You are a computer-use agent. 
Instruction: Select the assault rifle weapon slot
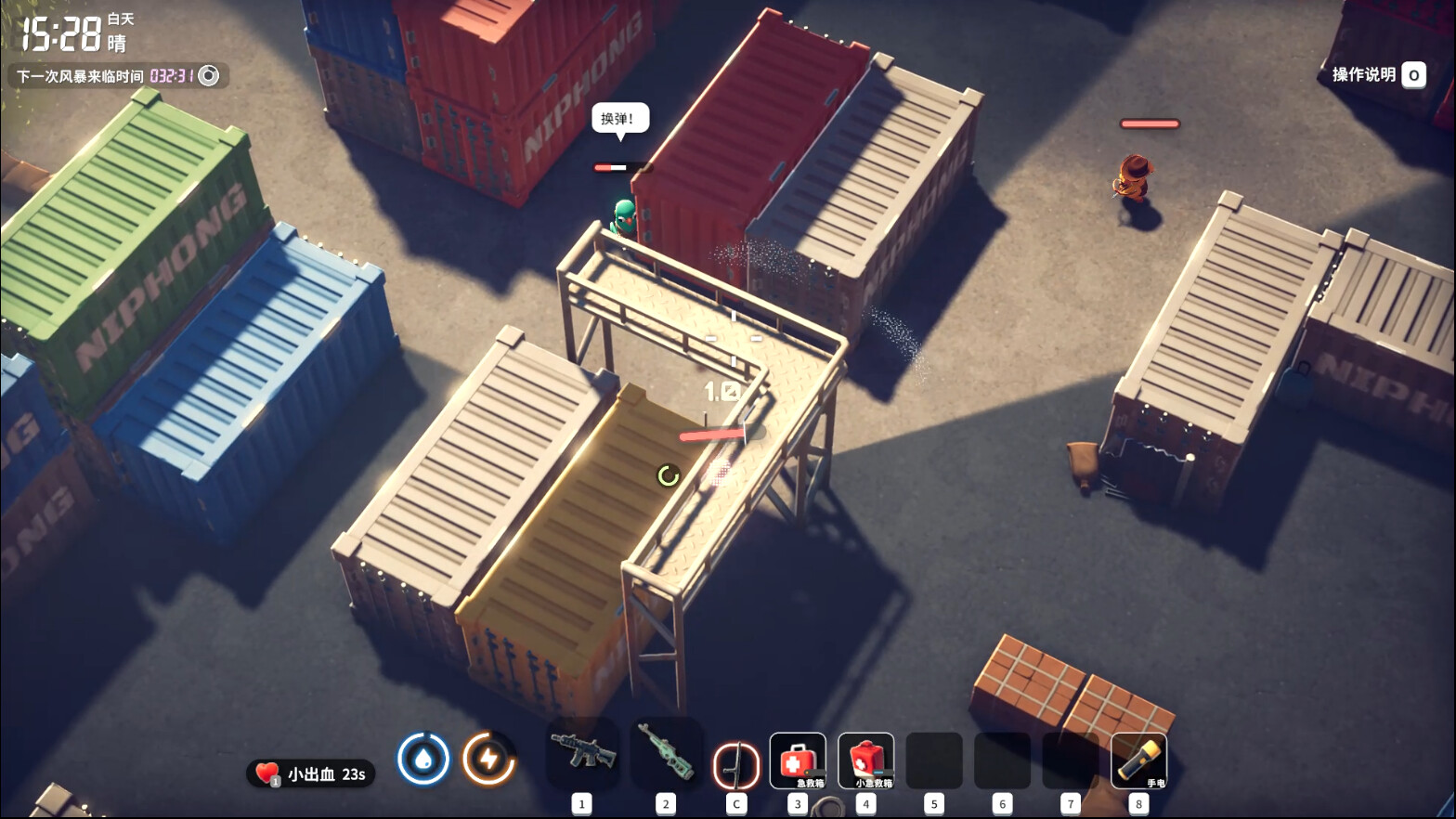[582, 752]
